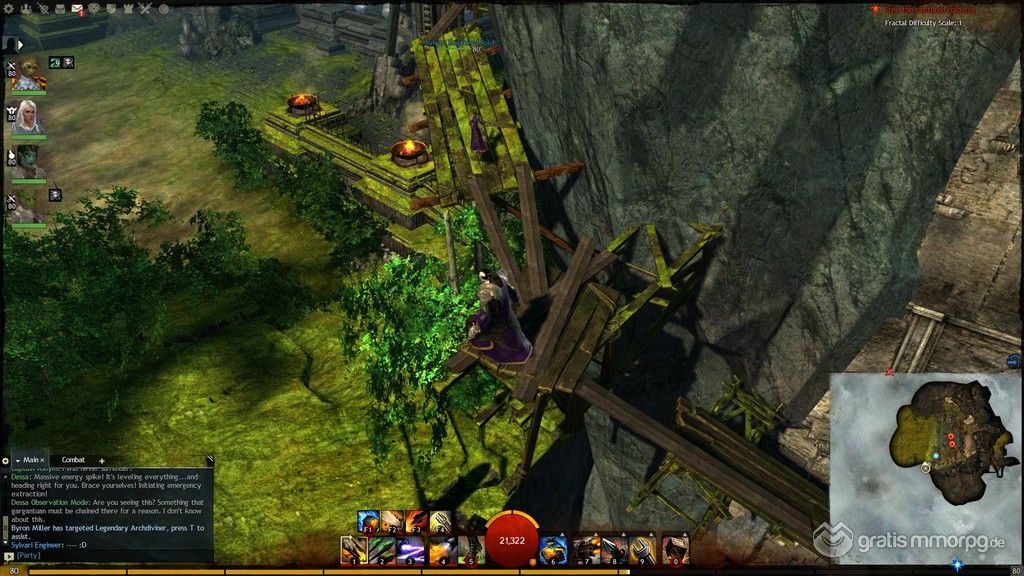Use weapon skill 1 on the hotbar
1024x576 pixels.
point(352,548)
